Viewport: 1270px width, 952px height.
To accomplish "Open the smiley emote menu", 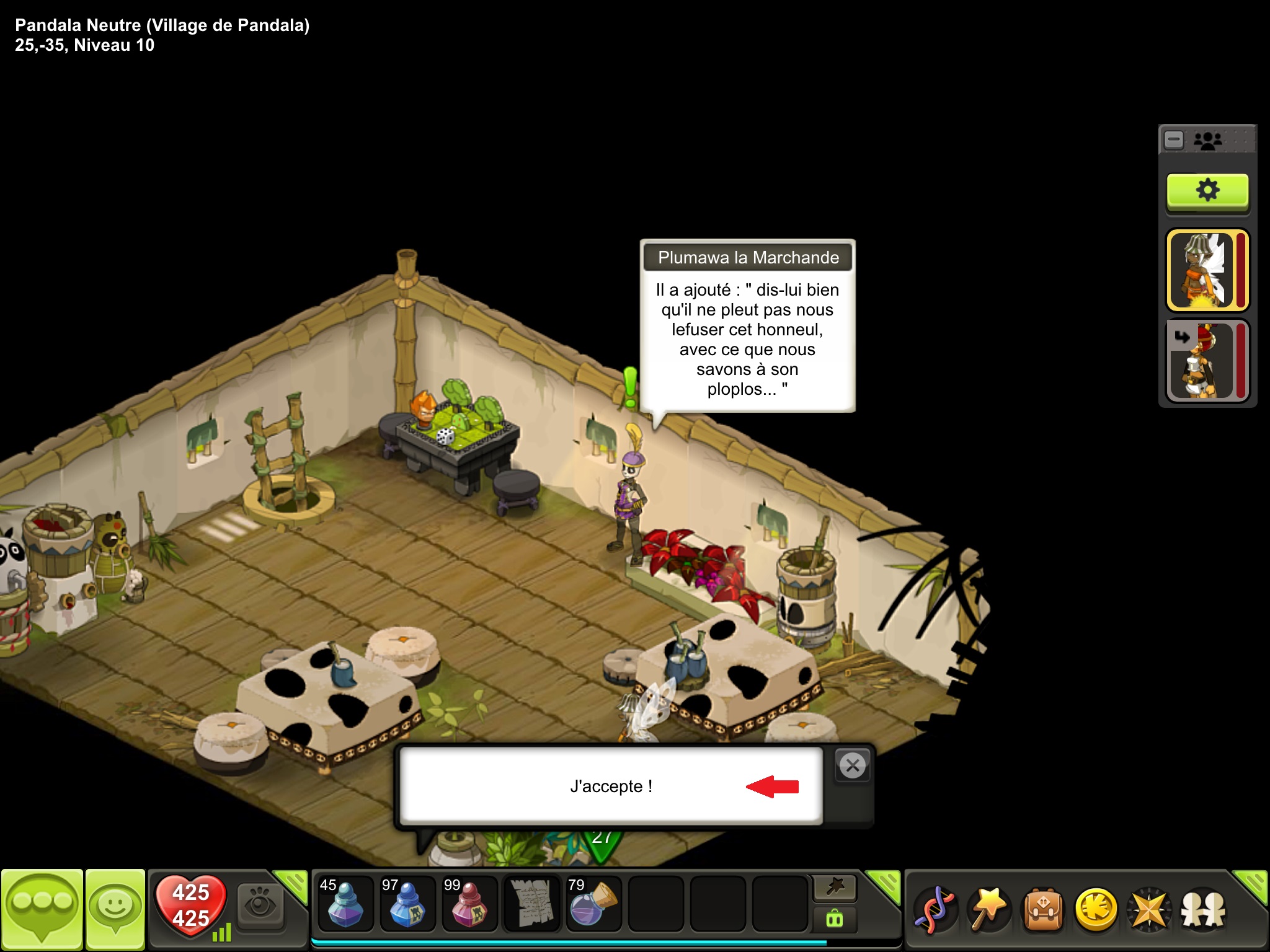I will 115,909.
